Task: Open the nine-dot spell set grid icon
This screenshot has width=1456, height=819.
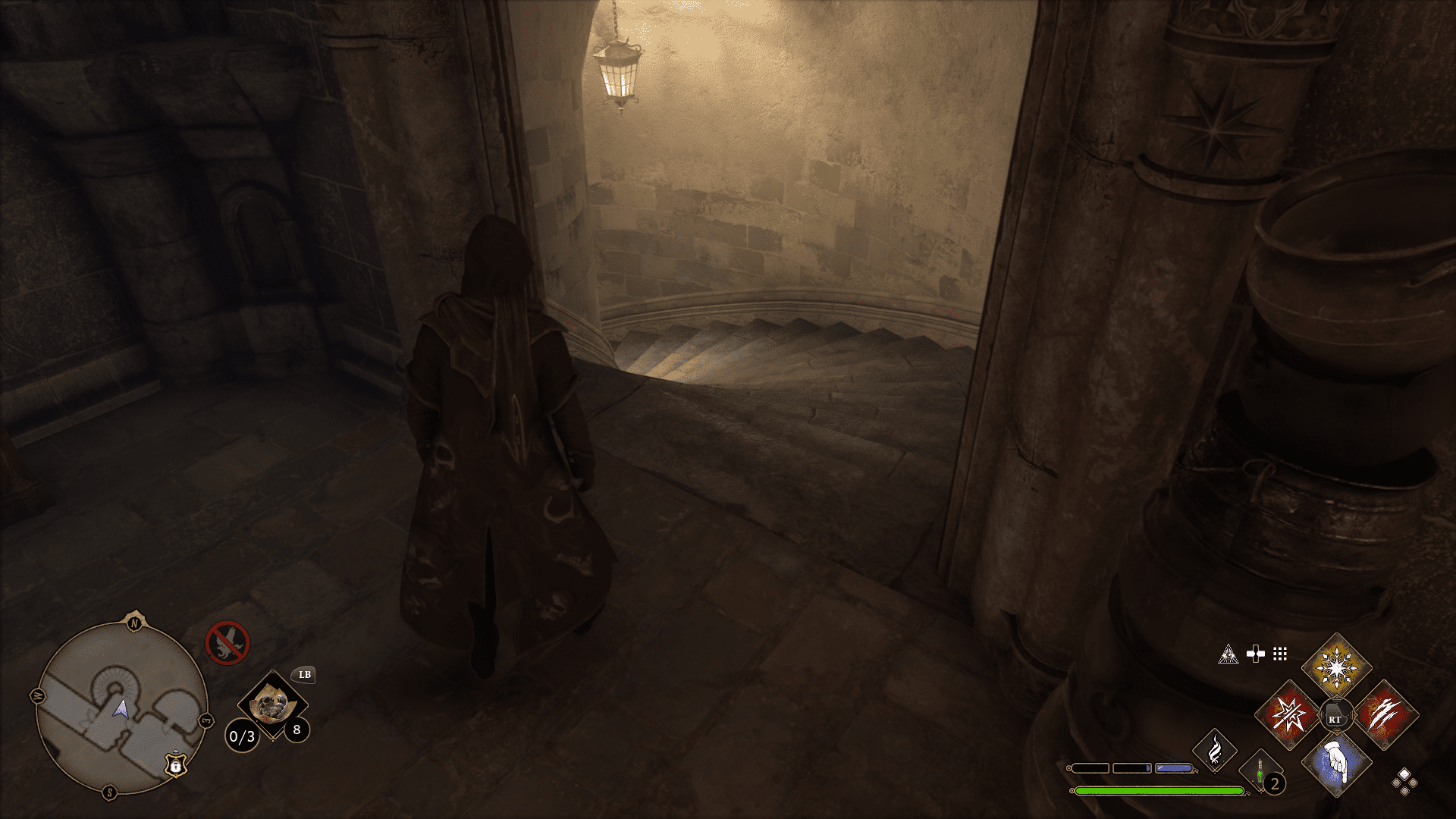Action: (1279, 654)
